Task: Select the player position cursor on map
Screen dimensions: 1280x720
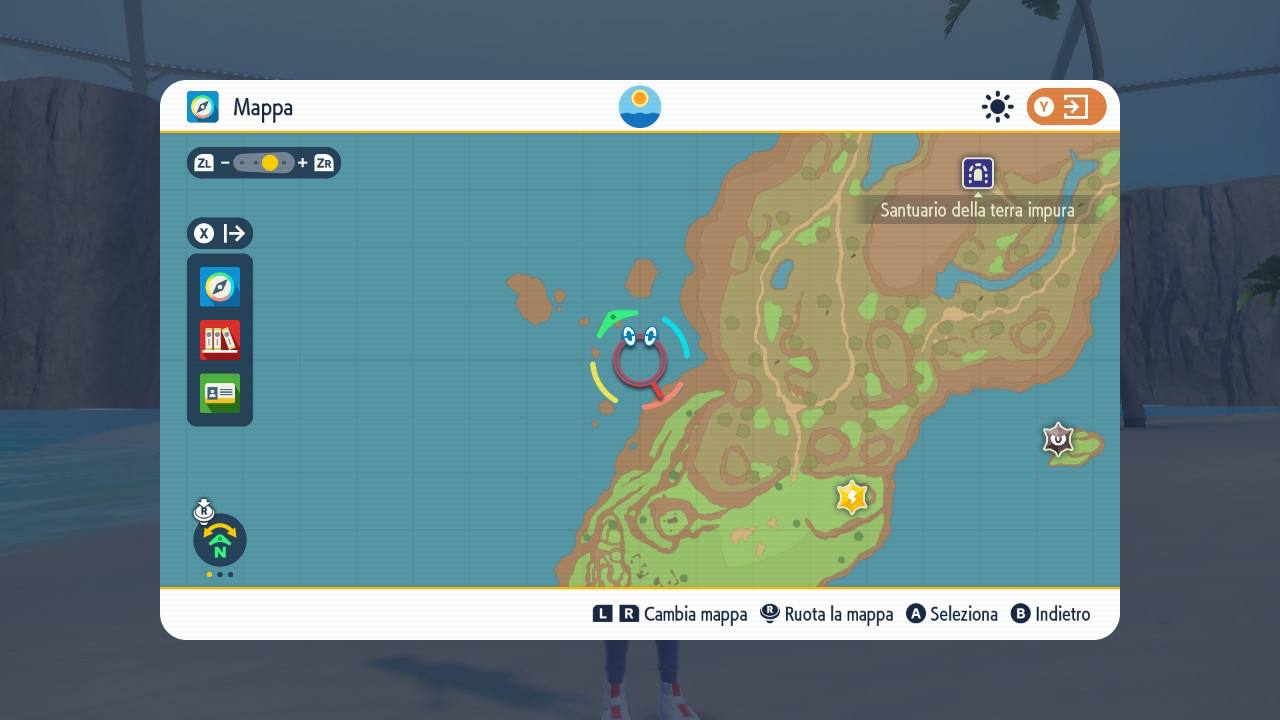Action: [x=640, y=361]
